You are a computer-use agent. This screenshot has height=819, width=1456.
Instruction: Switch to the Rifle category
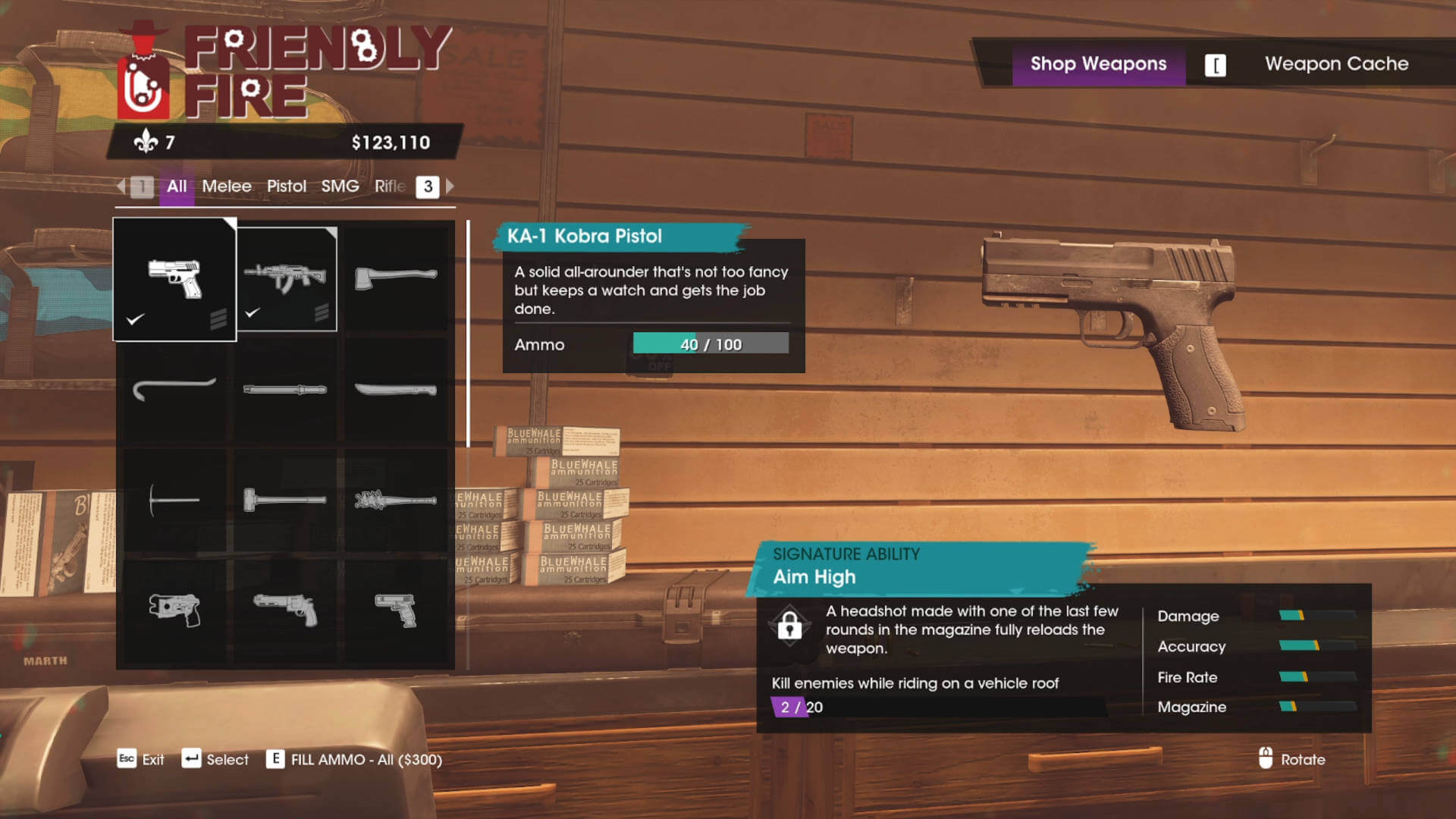point(390,187)
